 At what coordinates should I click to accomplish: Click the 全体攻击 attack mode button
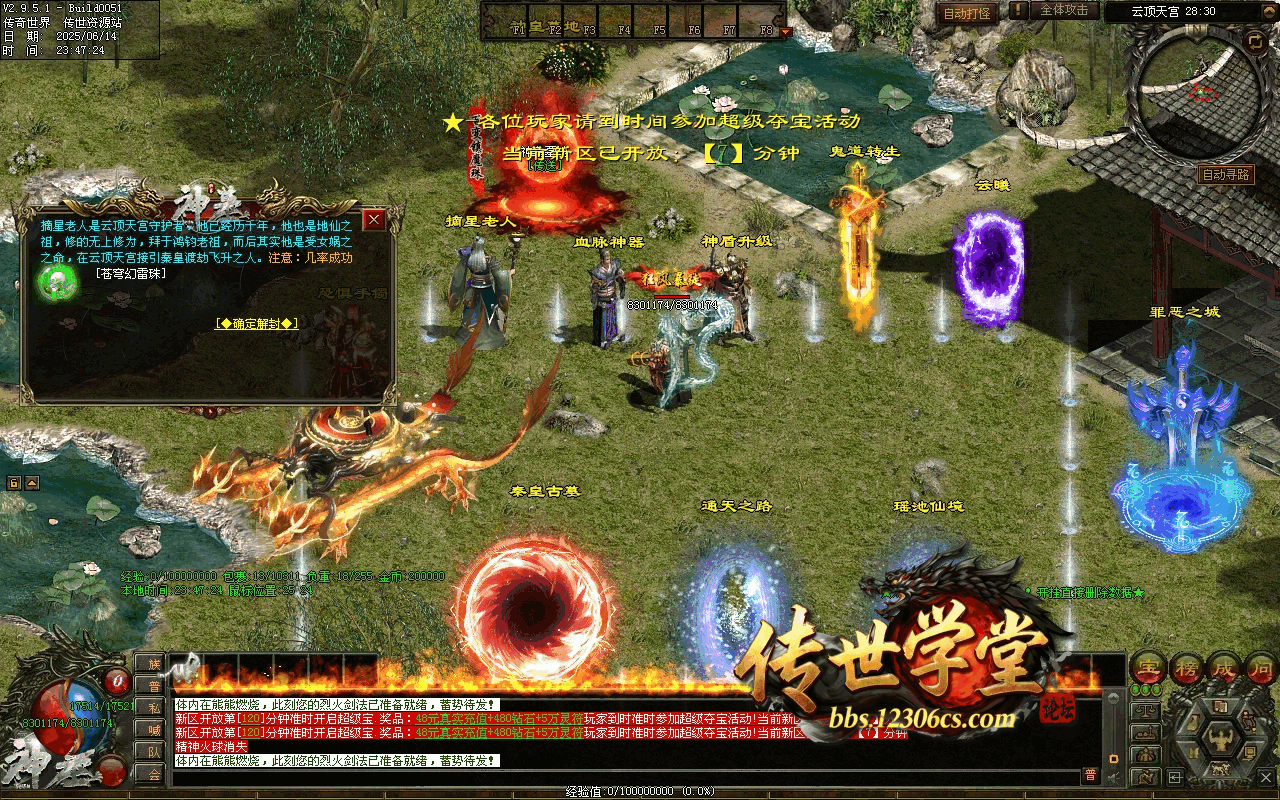tap(1063, 11)
